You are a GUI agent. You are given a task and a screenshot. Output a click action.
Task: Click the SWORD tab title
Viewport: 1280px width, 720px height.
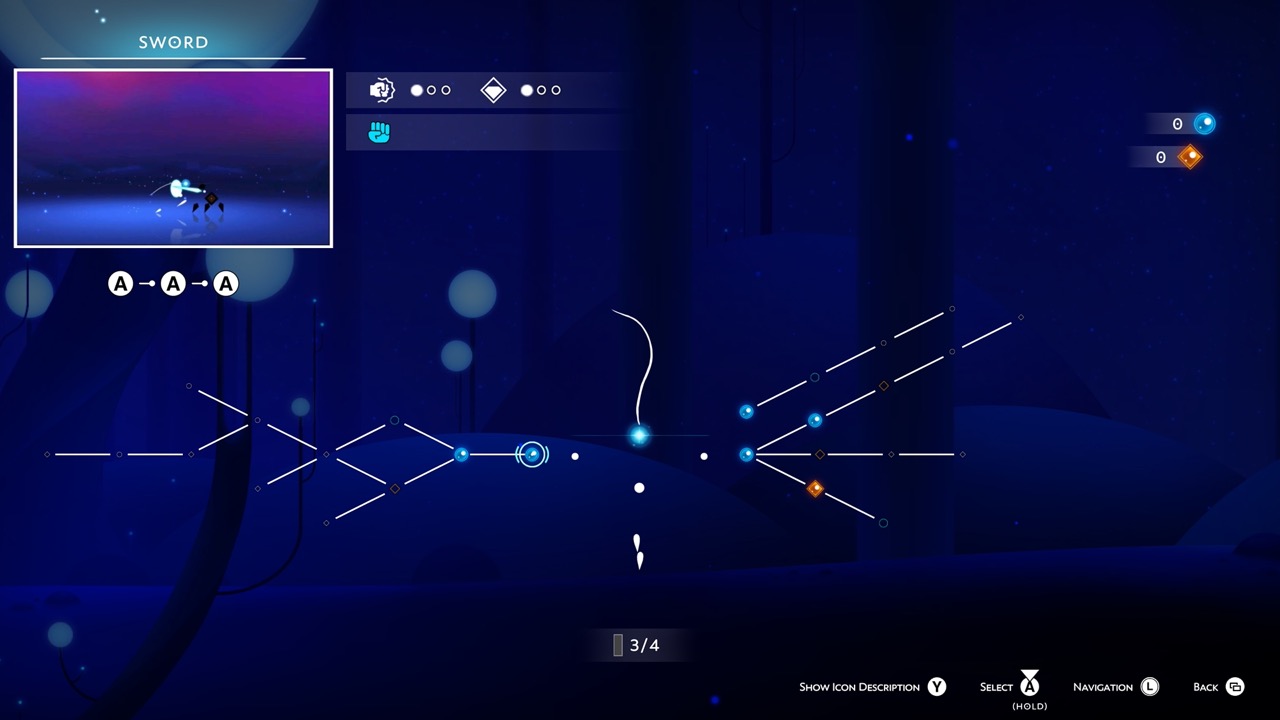tap(172, 42)
